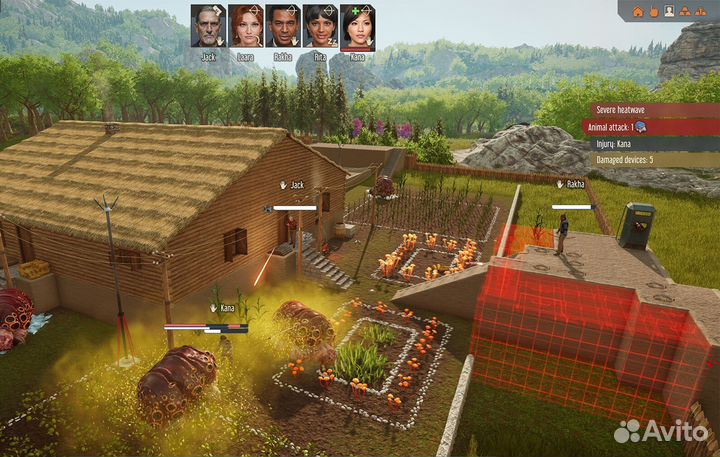Select Jack's character portrait
The image size is (720, 457).
click(208, 26)
